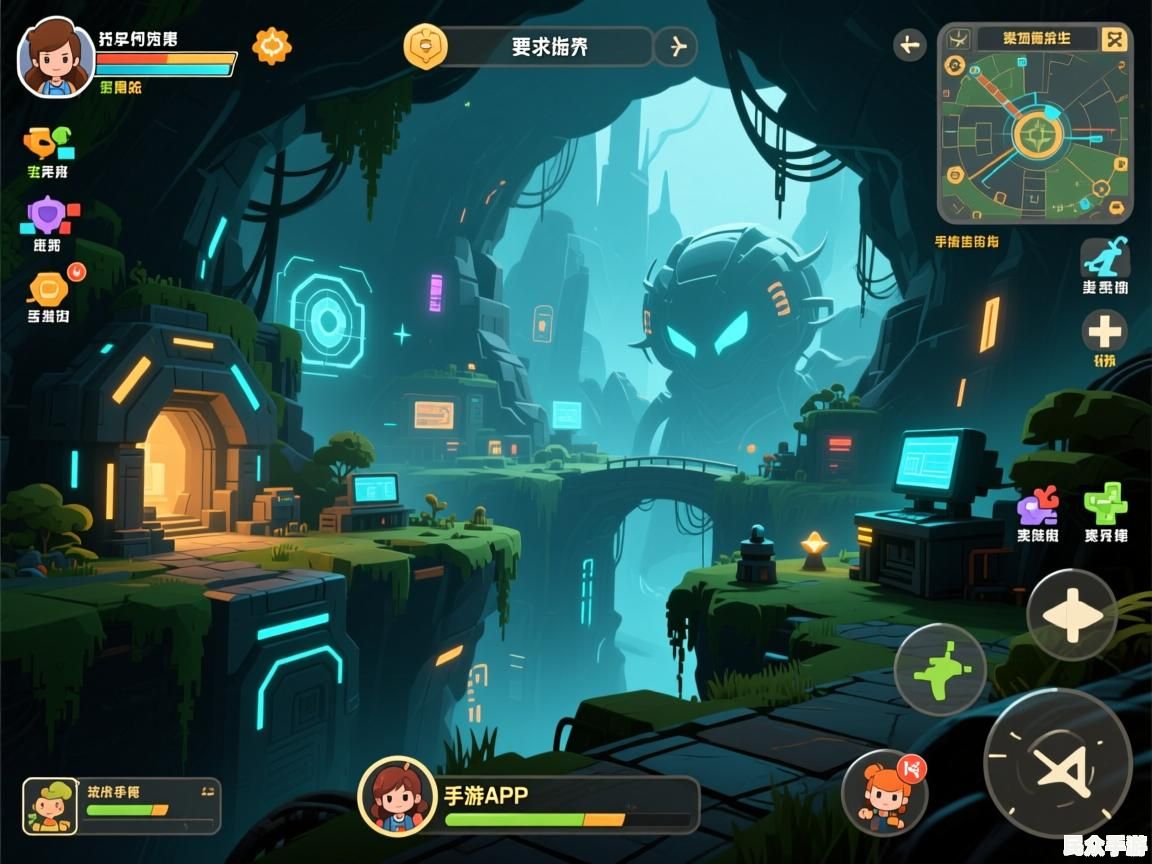Toggle the crossed icon in the minimap's left corner
1152x864 pixels.
[x=958, y=40]
